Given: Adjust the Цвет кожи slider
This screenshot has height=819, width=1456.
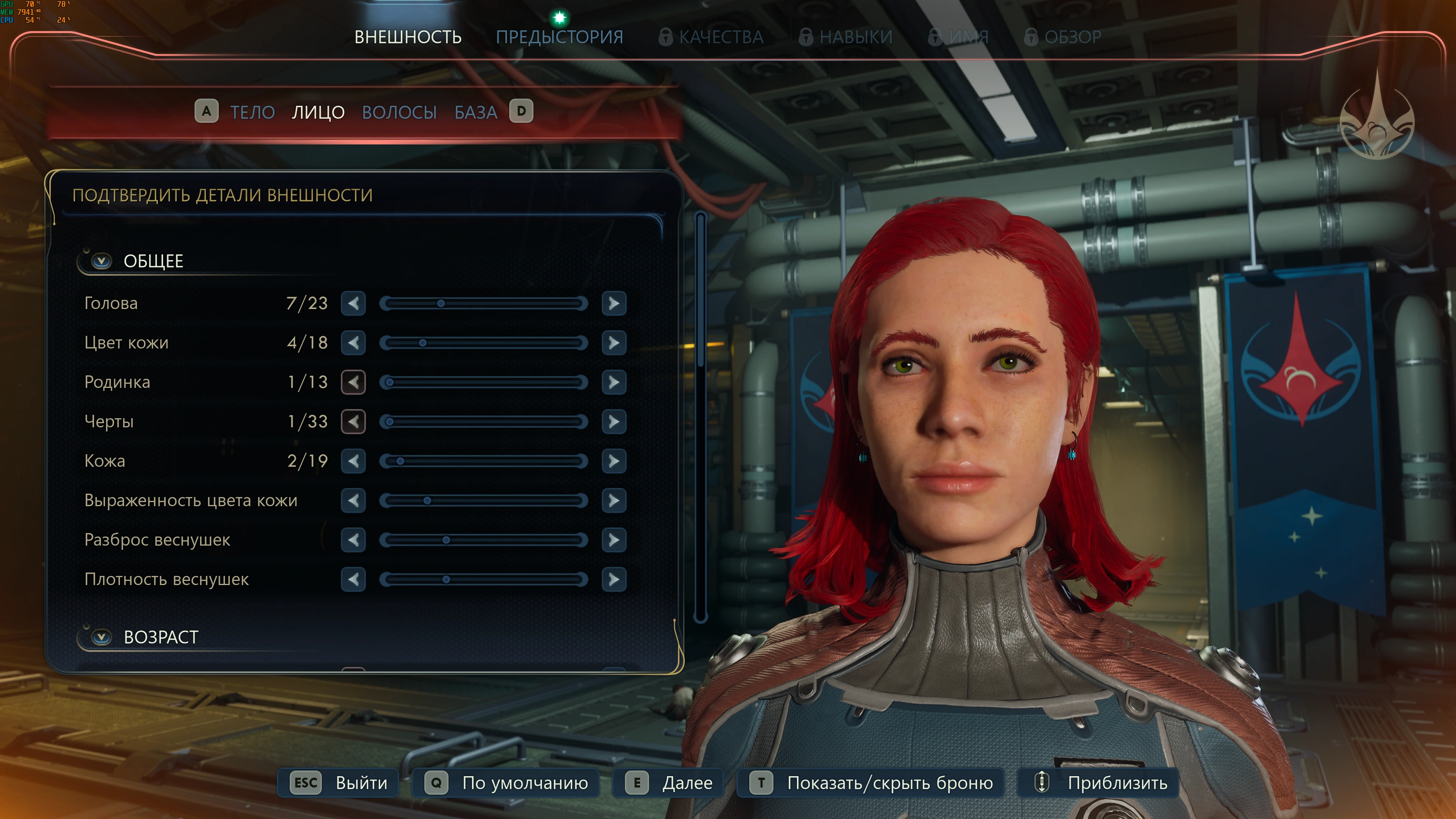Looking at the screenshot, I should tap(483, 343).
